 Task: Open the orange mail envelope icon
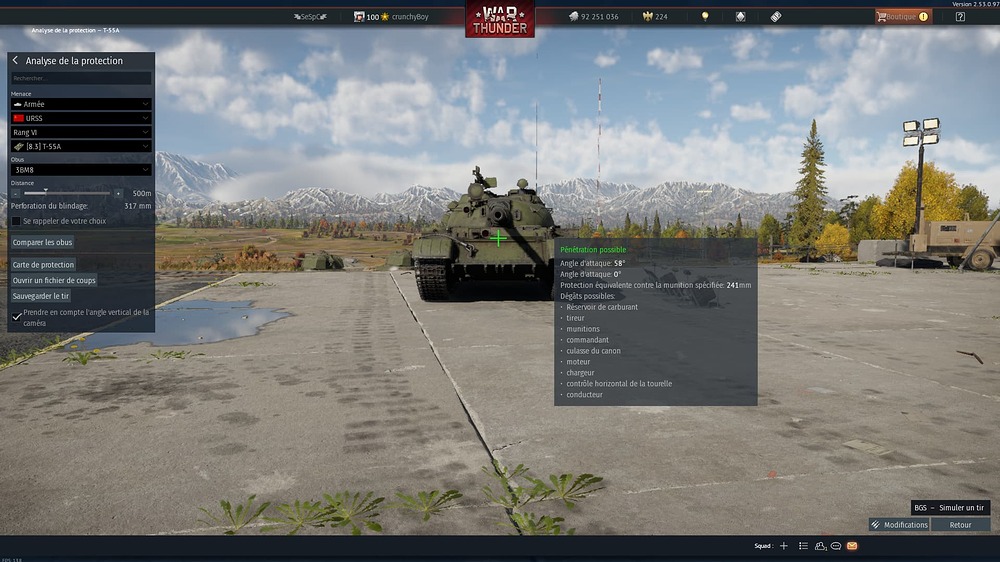(852, 546)
